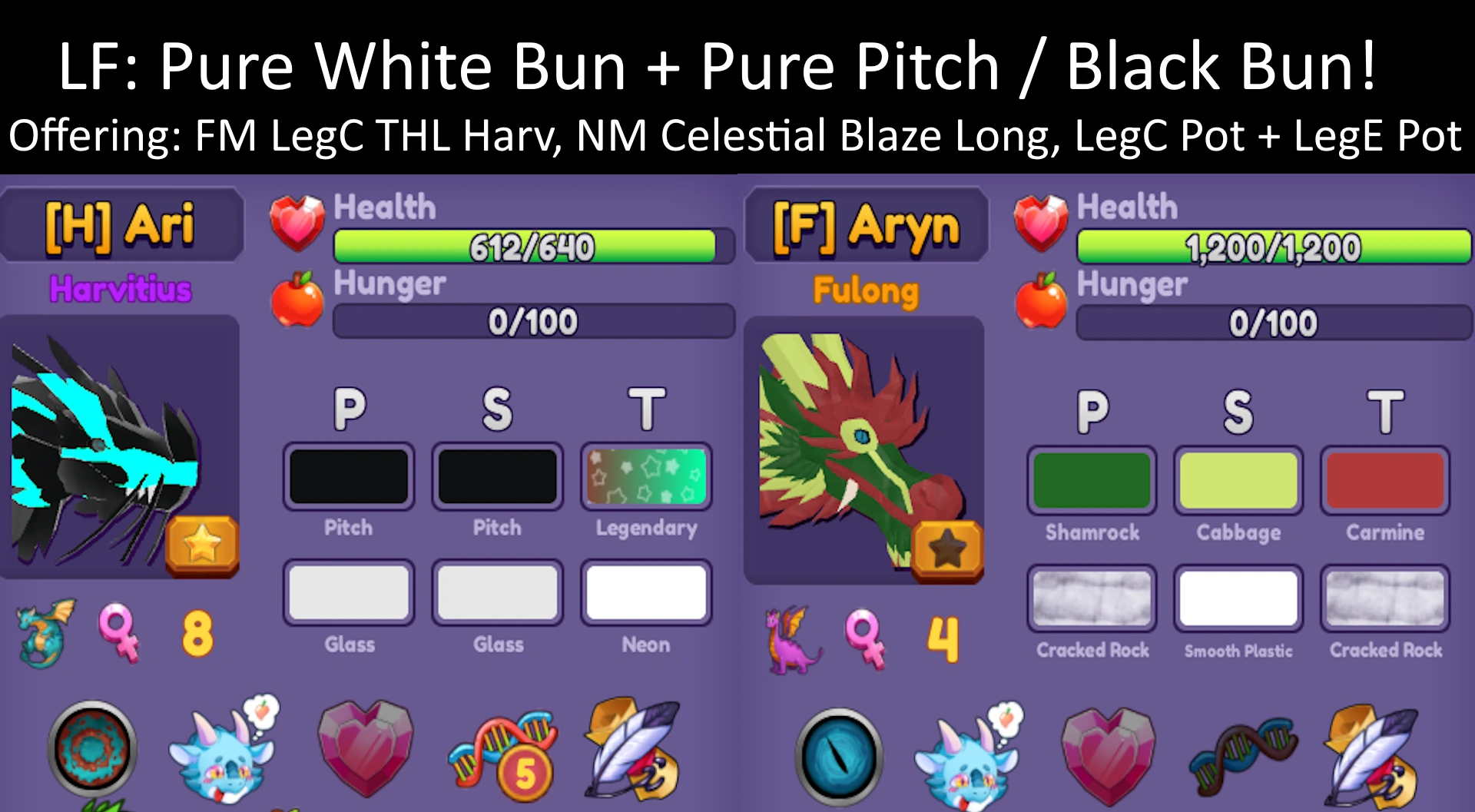Select the Shamrock swatch in Aryn's P column
The width and height of the screenshot is (1475, 812).
click(x=1092, y=480)
